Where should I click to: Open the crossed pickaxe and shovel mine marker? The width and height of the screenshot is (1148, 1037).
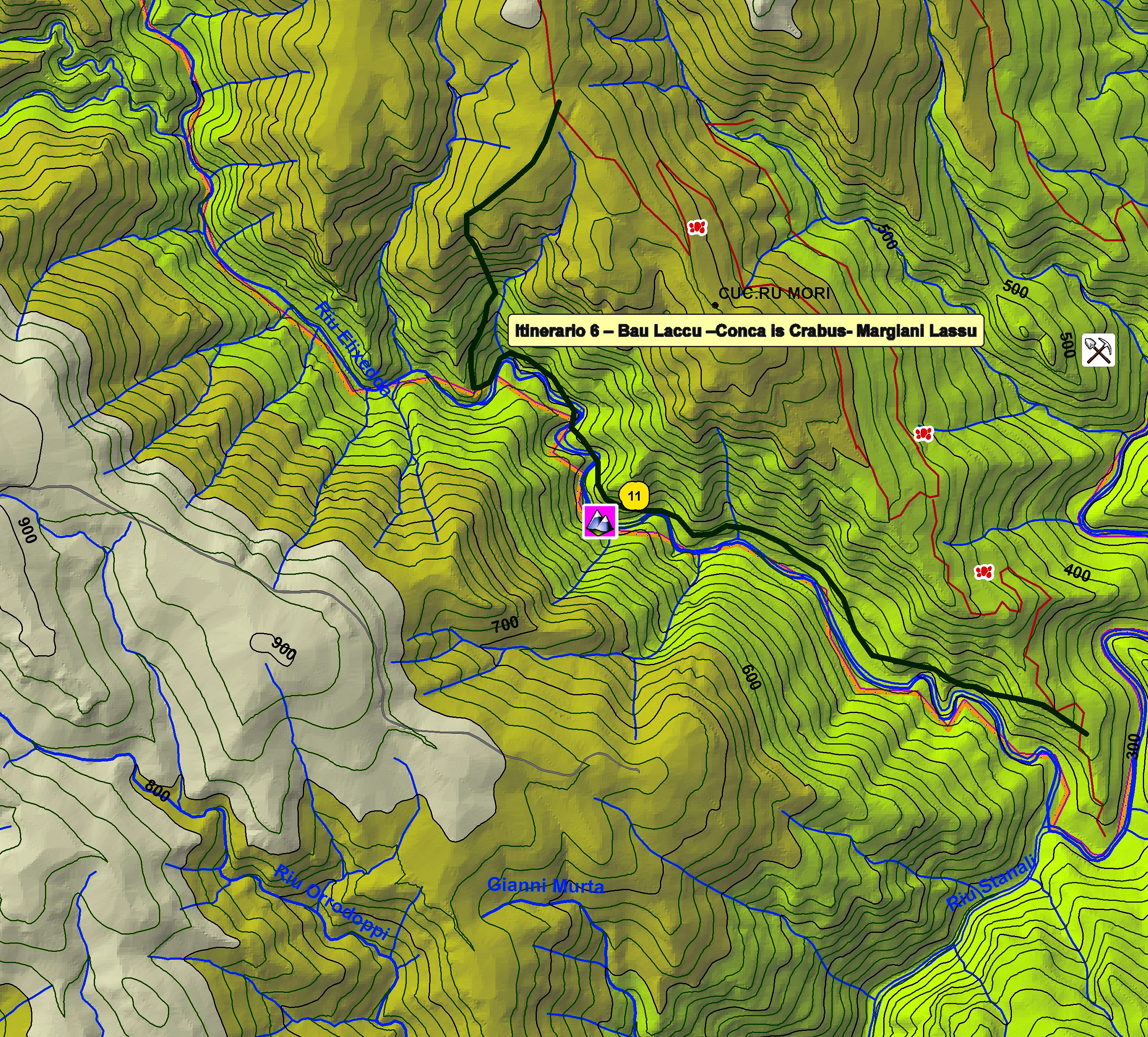click(x=1098, y=350)
